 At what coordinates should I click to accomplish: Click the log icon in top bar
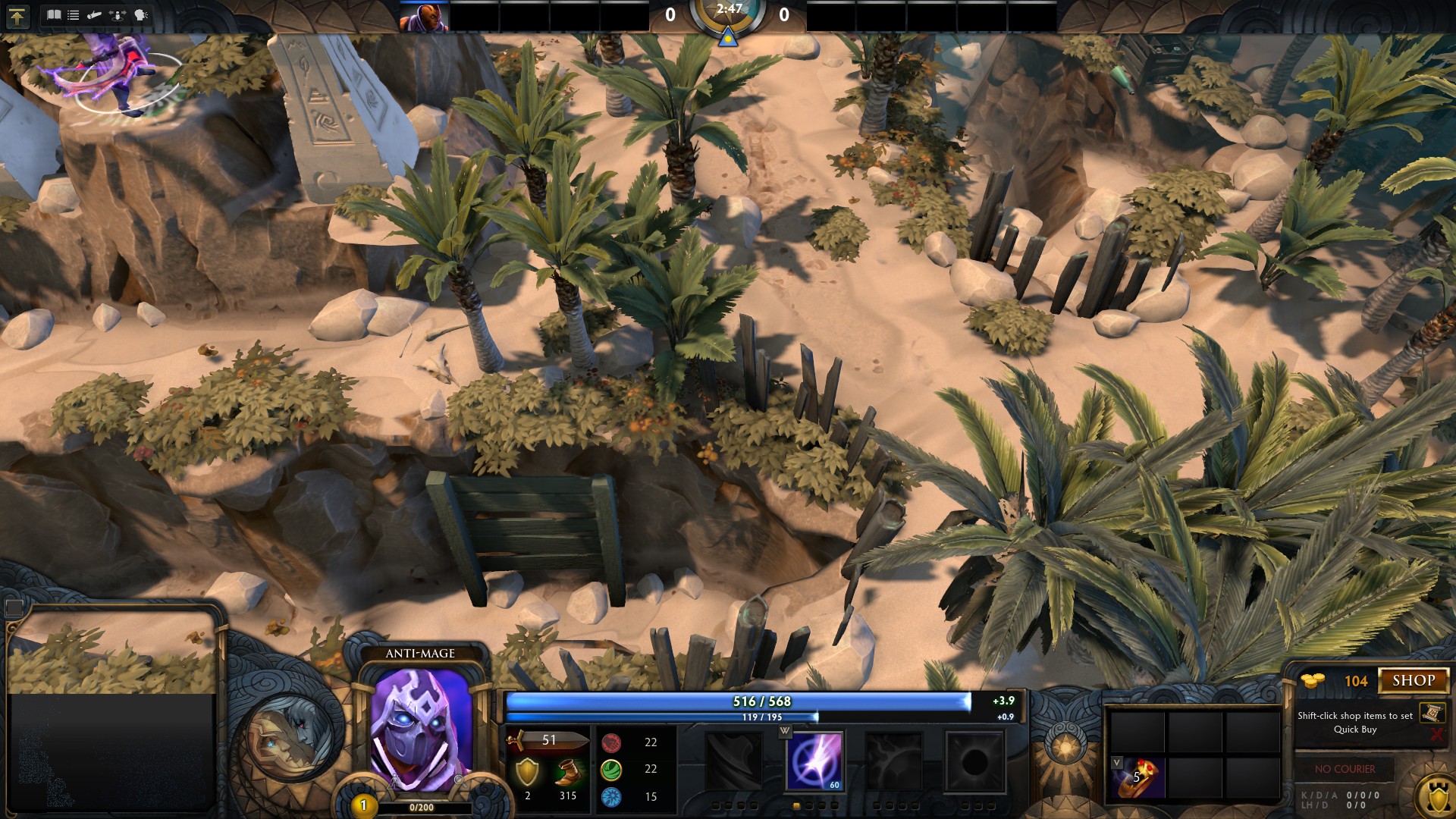94,14
